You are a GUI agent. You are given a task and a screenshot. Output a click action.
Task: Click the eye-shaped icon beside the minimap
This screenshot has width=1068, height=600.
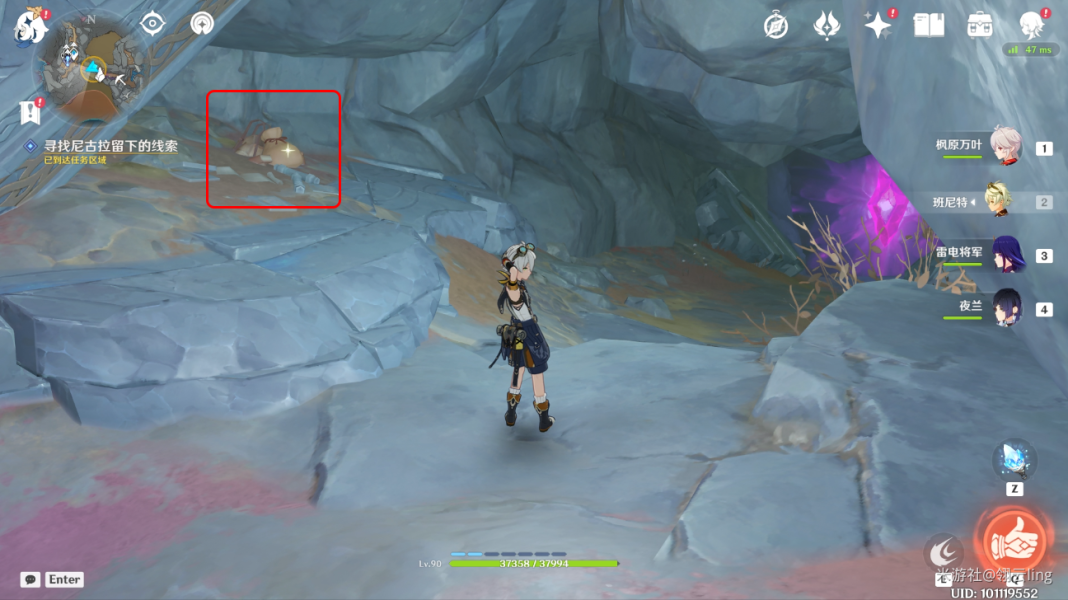pyautogui.click(x=152, y=24)
